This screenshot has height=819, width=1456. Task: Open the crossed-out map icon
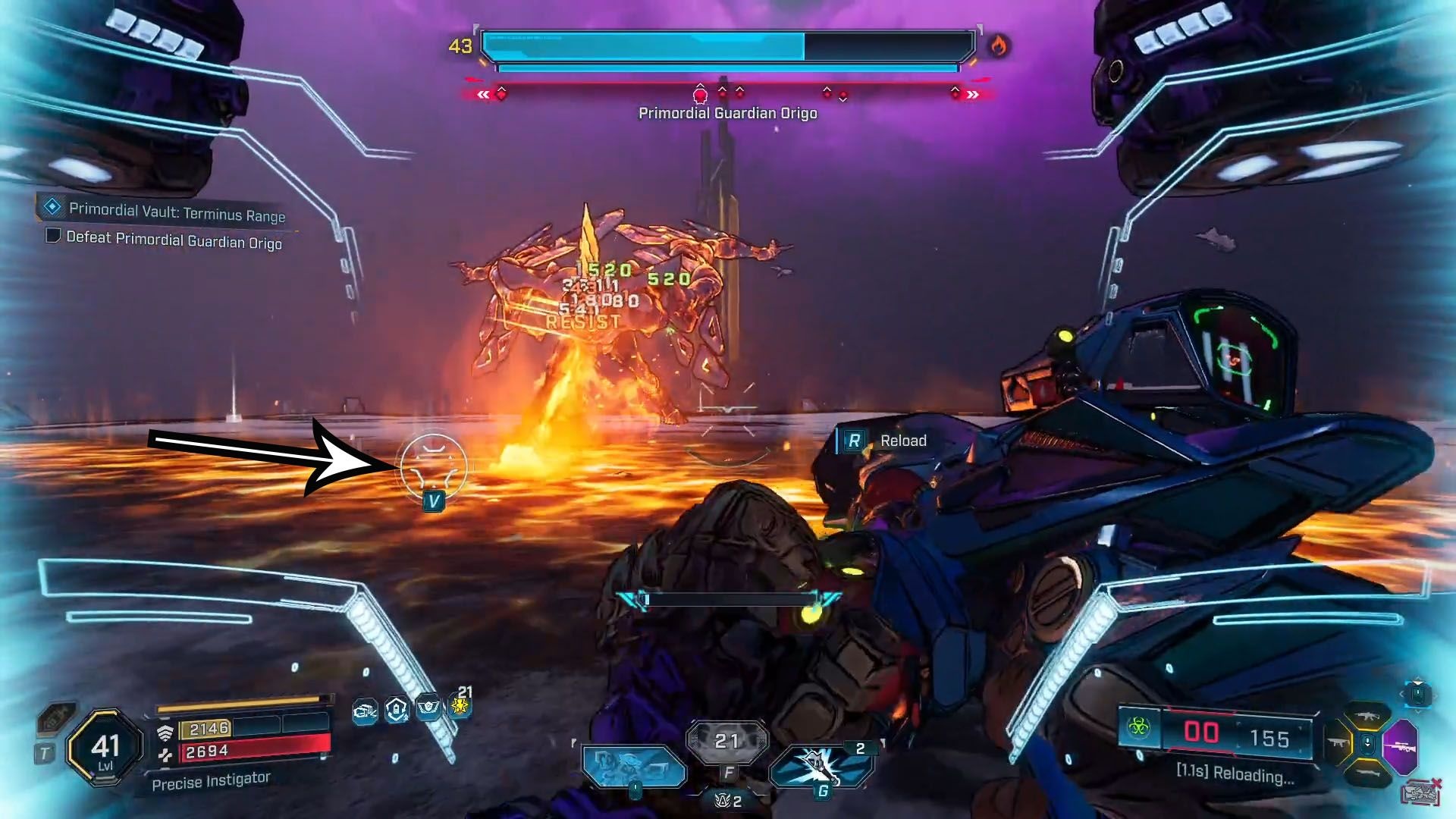[1420, 792]
